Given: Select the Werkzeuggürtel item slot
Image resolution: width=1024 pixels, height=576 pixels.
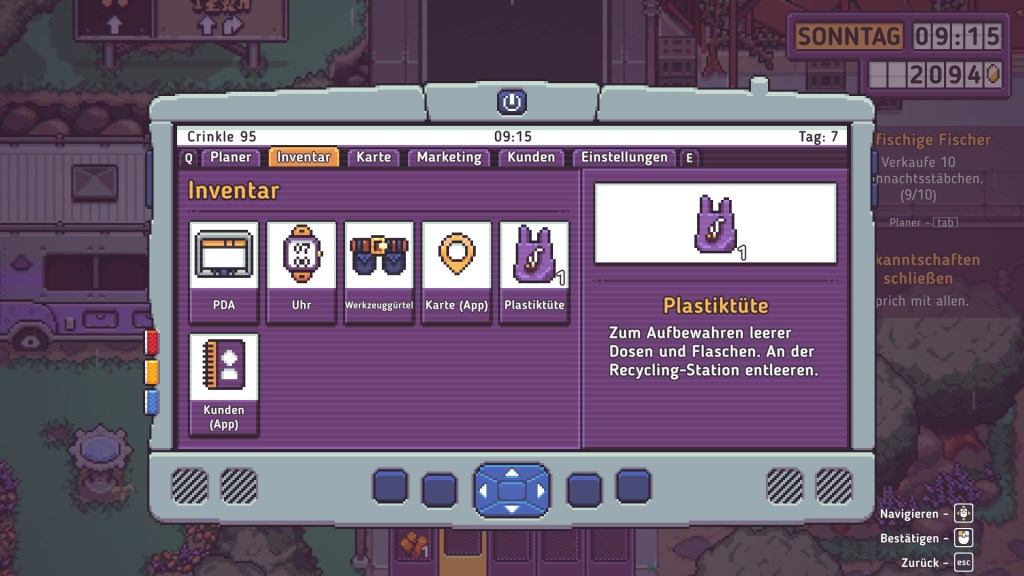Looking at the screenshot, I should (379, 272).
